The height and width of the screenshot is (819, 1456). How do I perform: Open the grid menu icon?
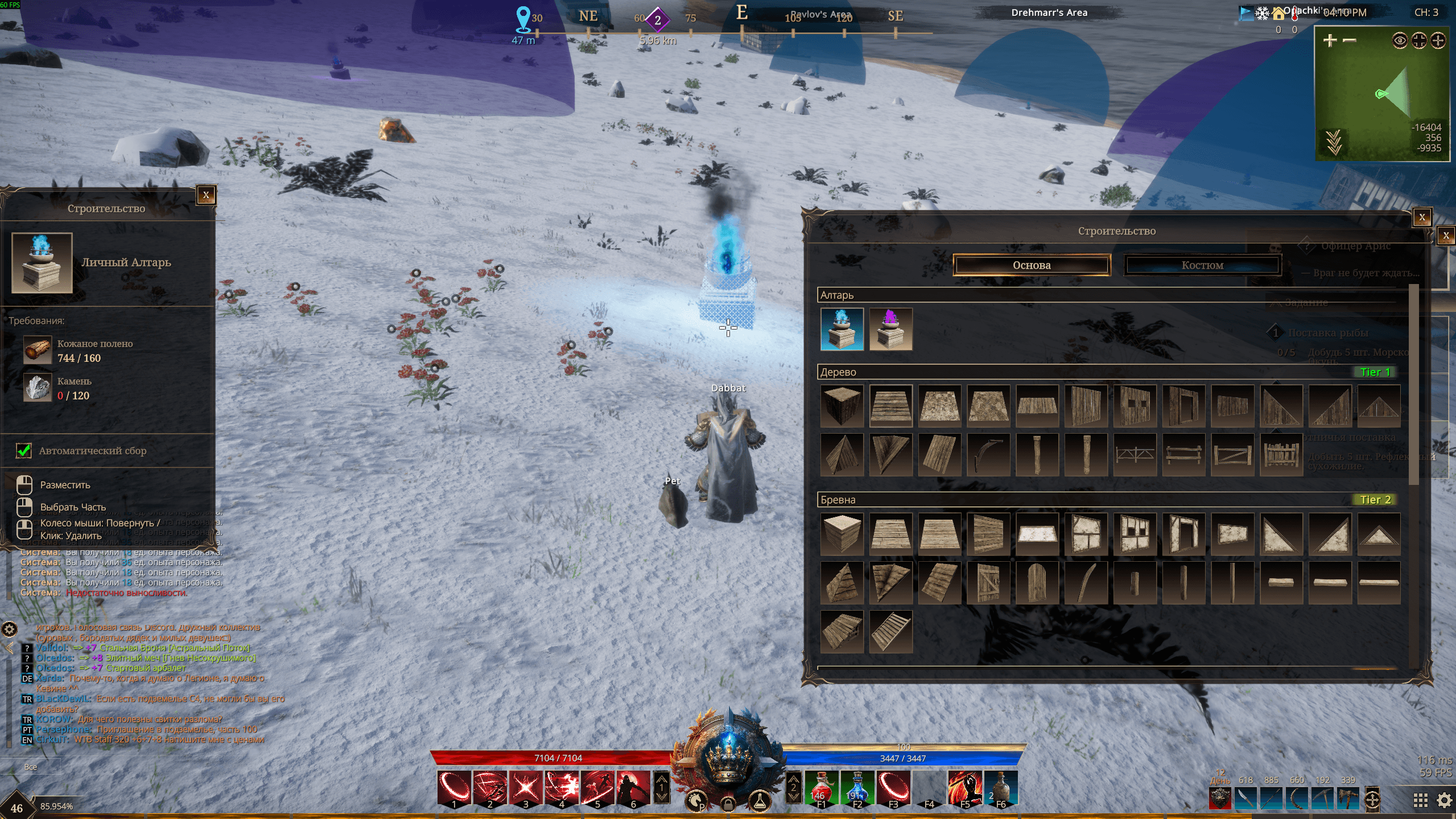click(x=1420, y=800)
